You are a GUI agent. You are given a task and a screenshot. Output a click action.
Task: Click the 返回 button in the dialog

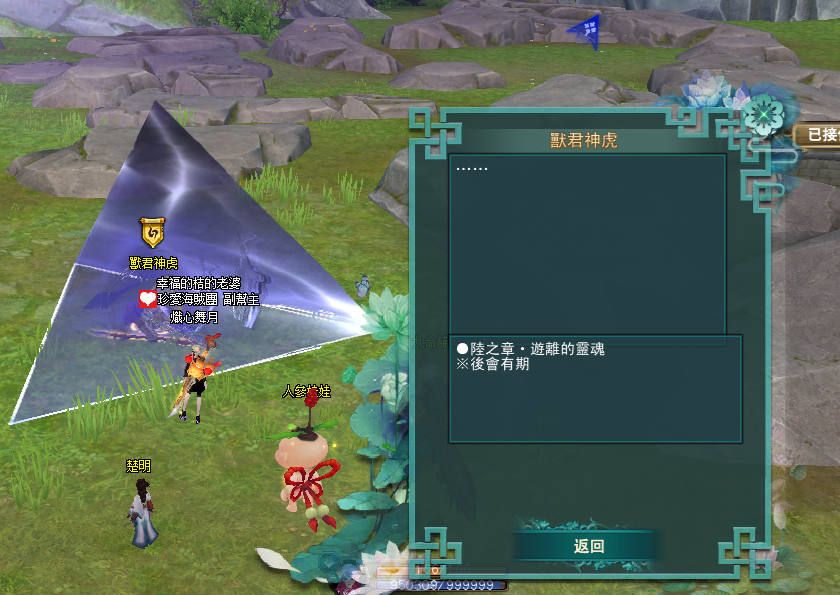(x=588, y=546)
